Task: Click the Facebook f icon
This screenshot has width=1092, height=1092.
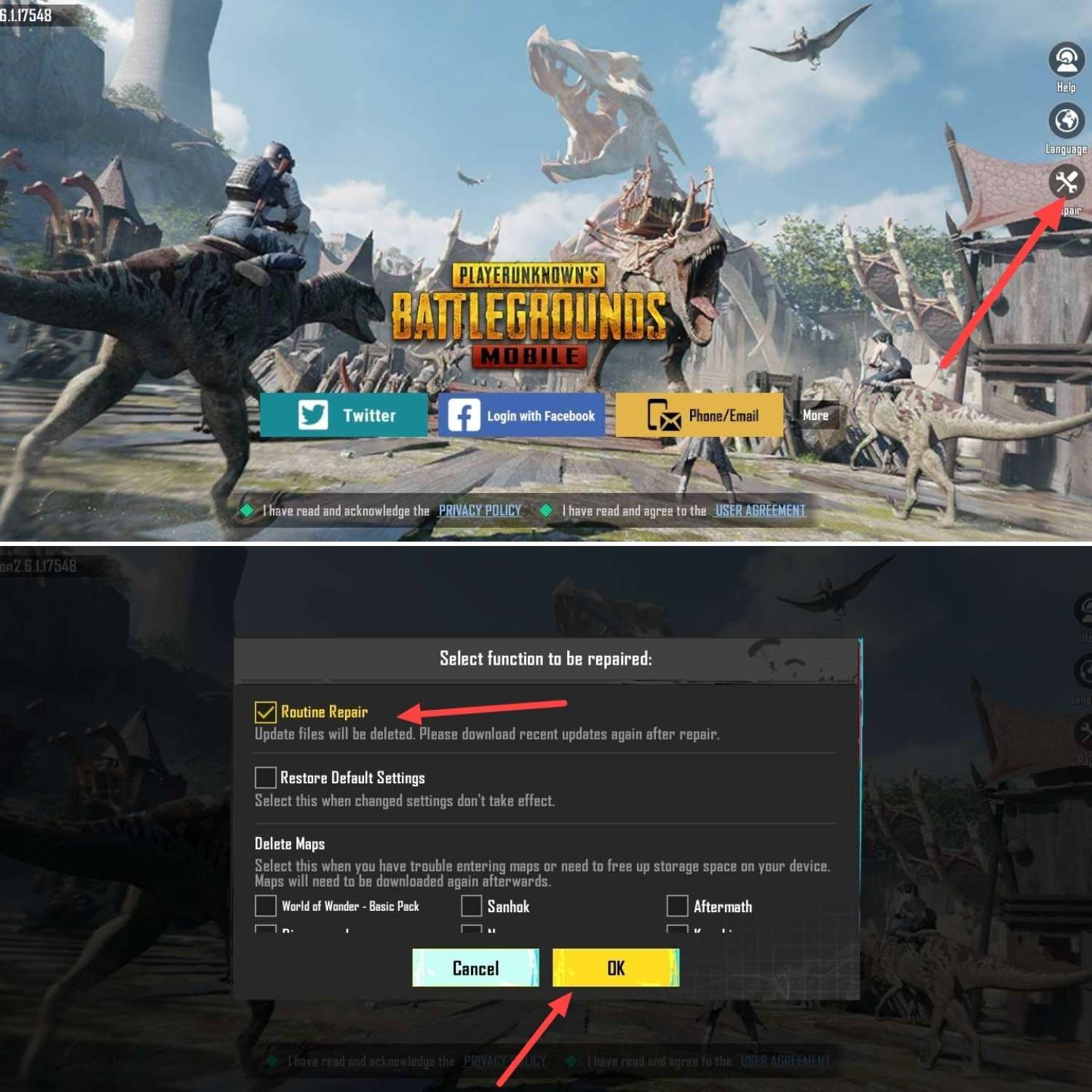Action: pos(464,415)
